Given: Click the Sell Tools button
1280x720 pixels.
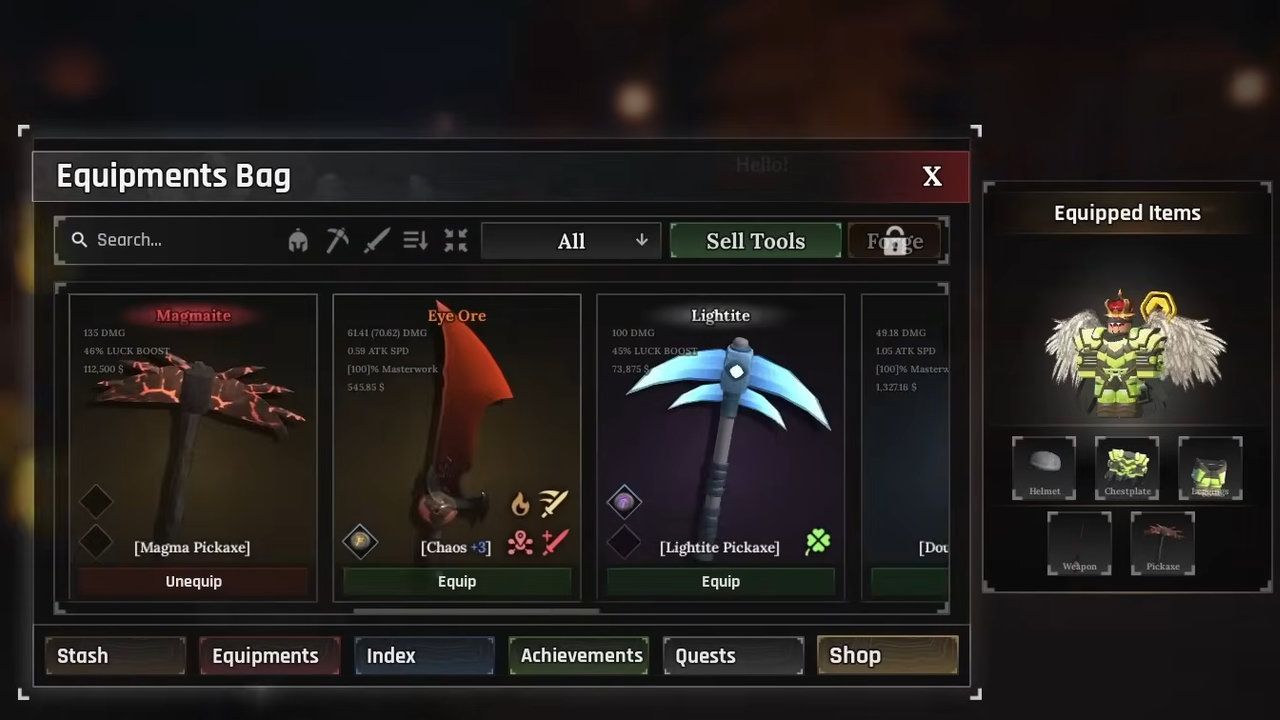Looking at the screenshot, I should pos(755,241).
